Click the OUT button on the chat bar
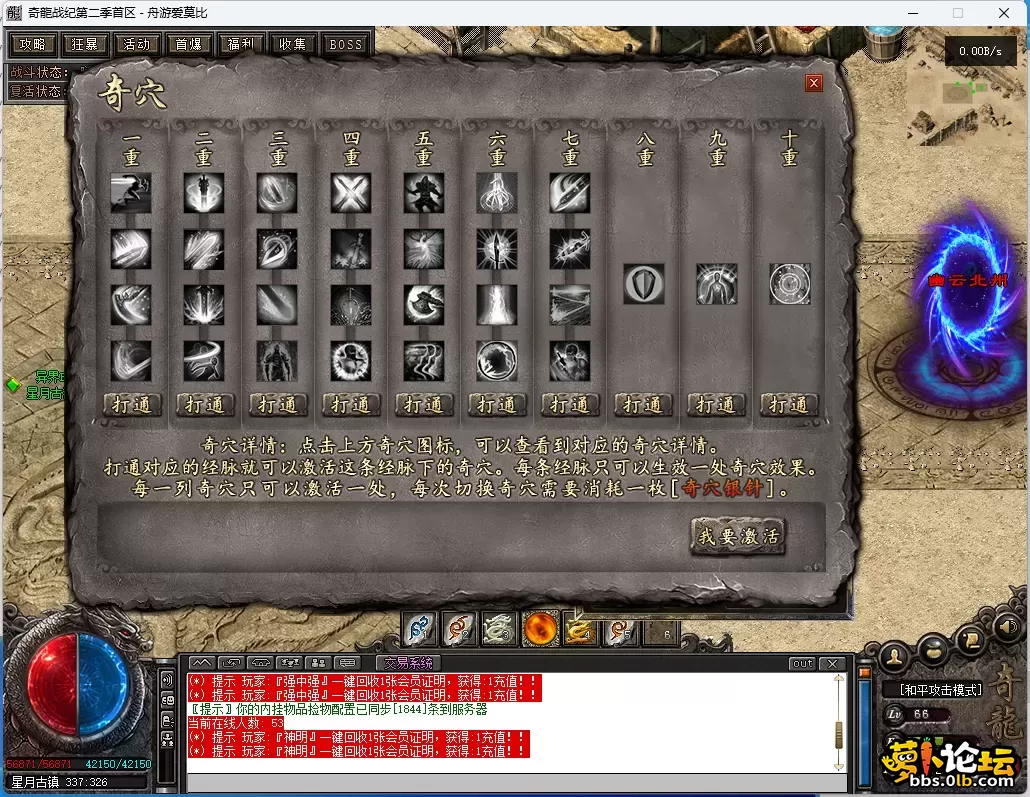Screen dimensions: 1030x797 point(802,664)
